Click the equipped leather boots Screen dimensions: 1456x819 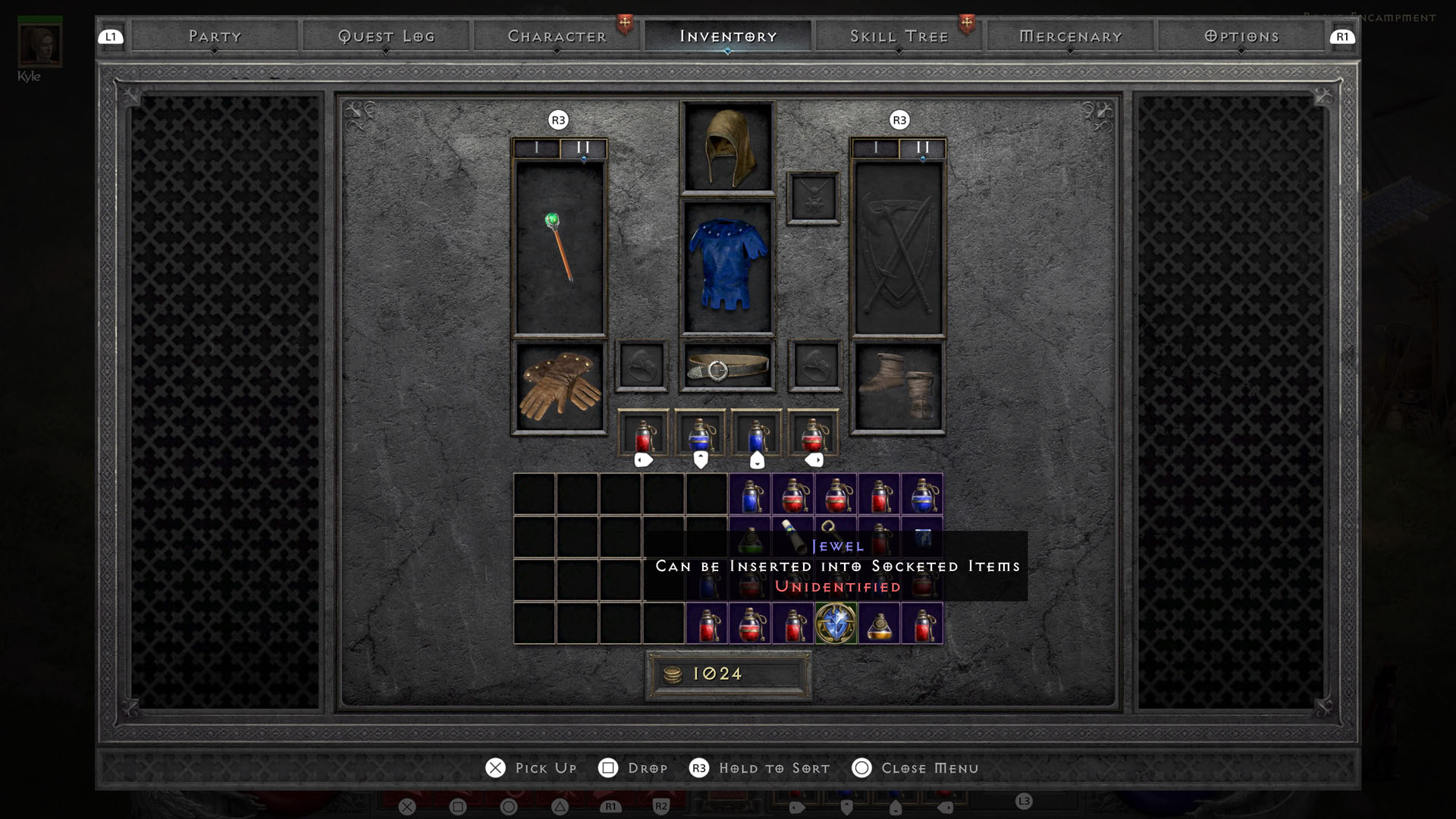899,387
